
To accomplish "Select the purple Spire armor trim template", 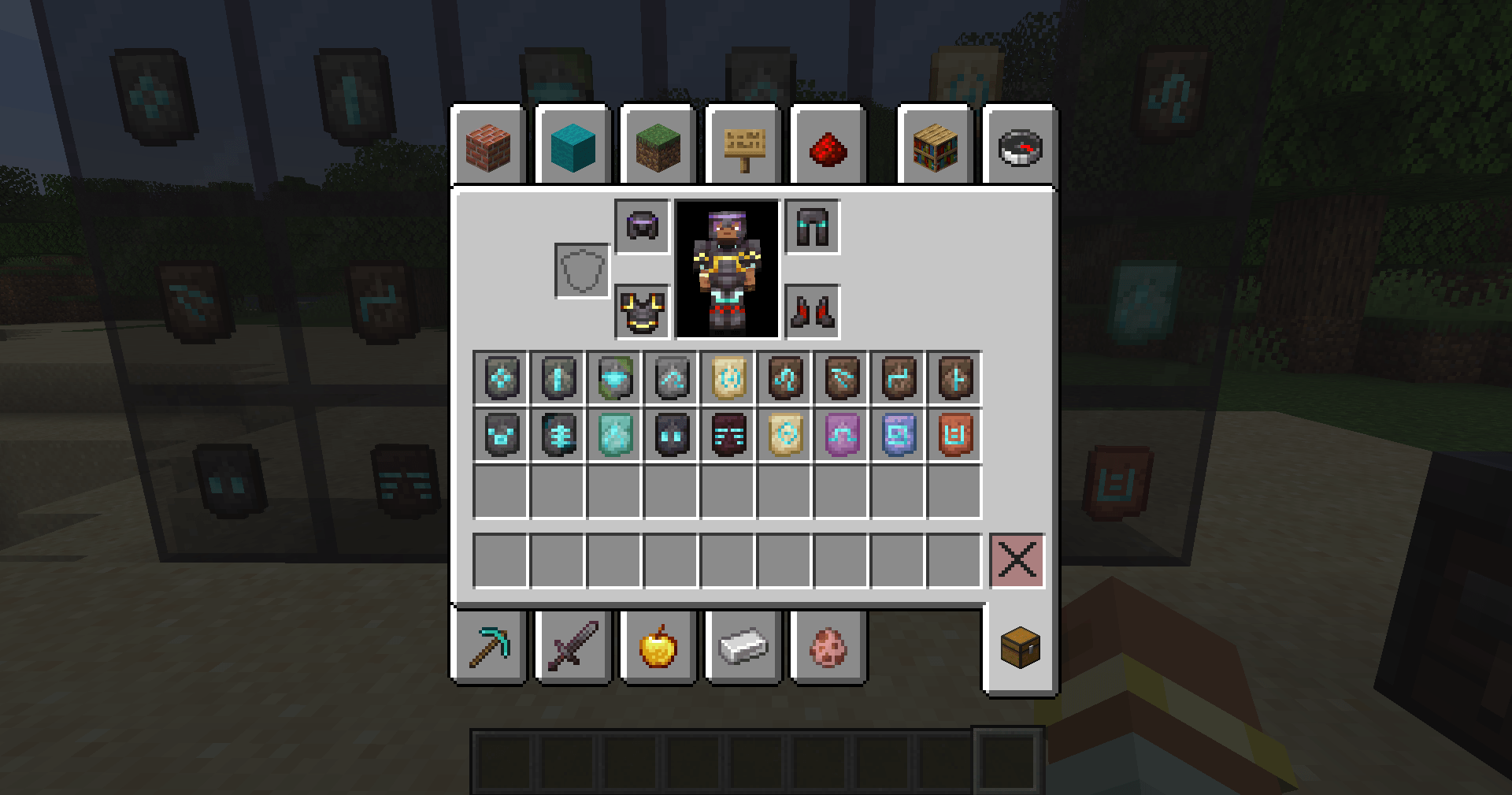I will (x=841, y=434).
